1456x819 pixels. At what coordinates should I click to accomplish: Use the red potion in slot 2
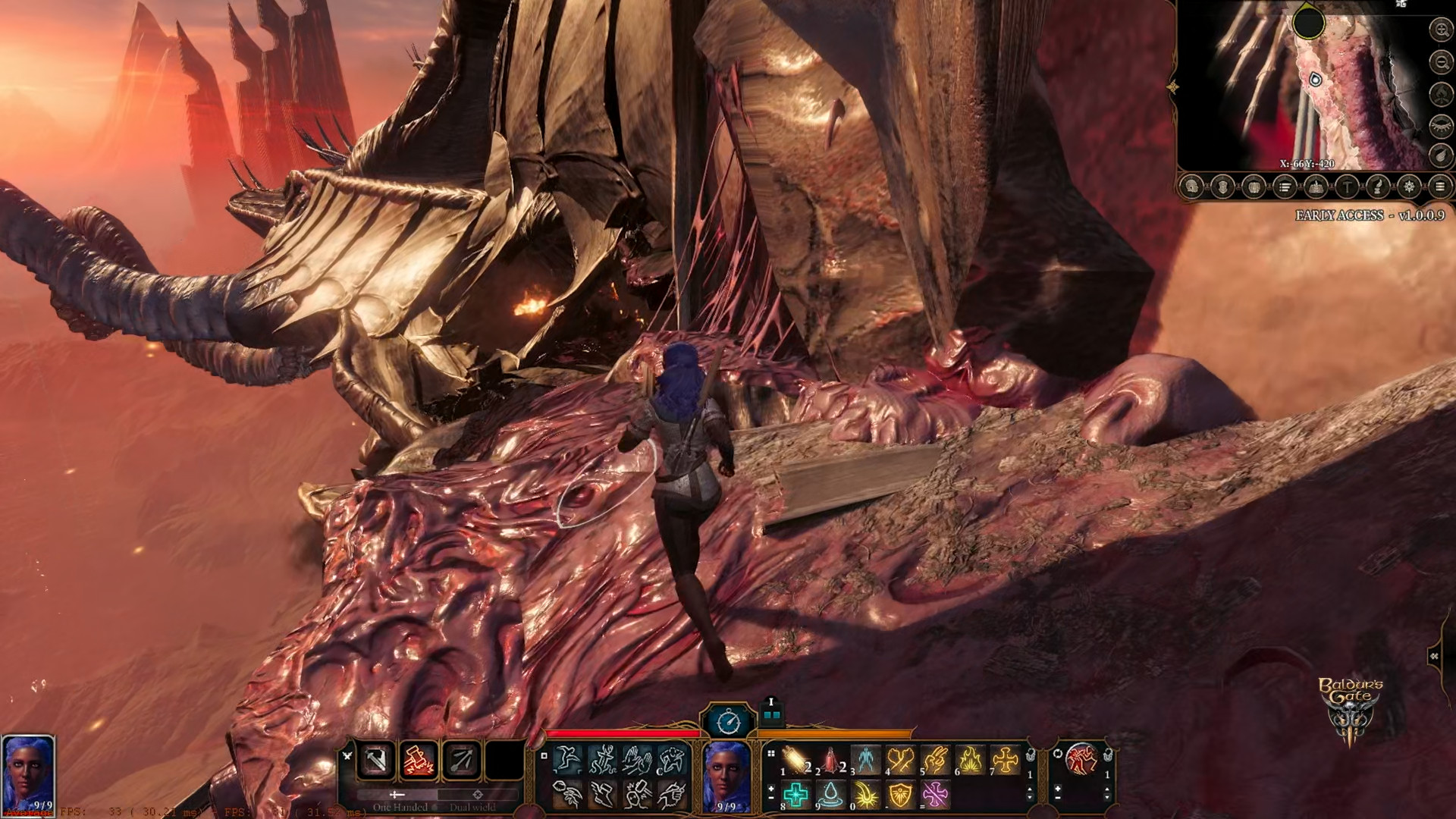tap(831, 759)
